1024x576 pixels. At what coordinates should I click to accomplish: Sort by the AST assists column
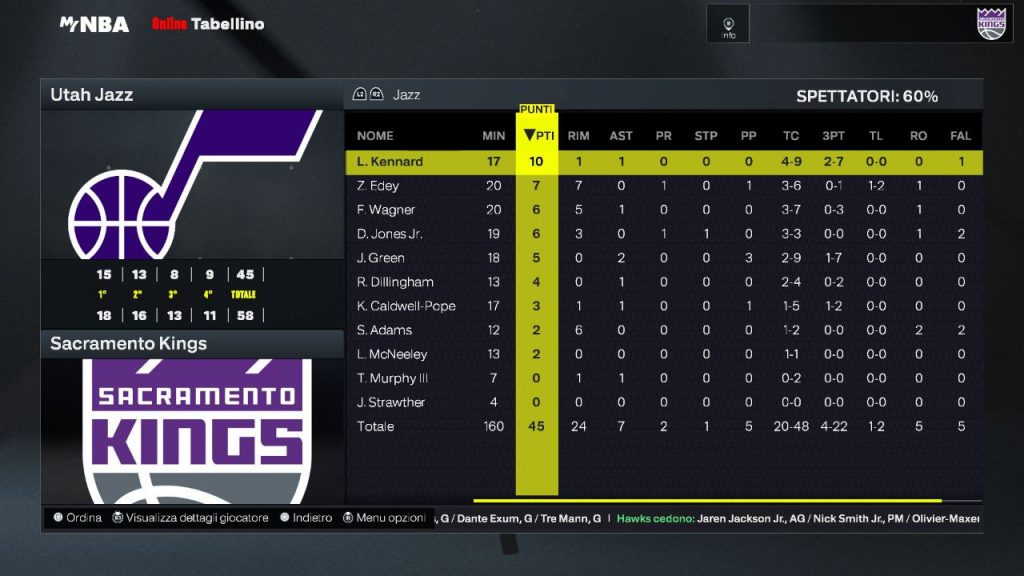(x=621, y=136)
